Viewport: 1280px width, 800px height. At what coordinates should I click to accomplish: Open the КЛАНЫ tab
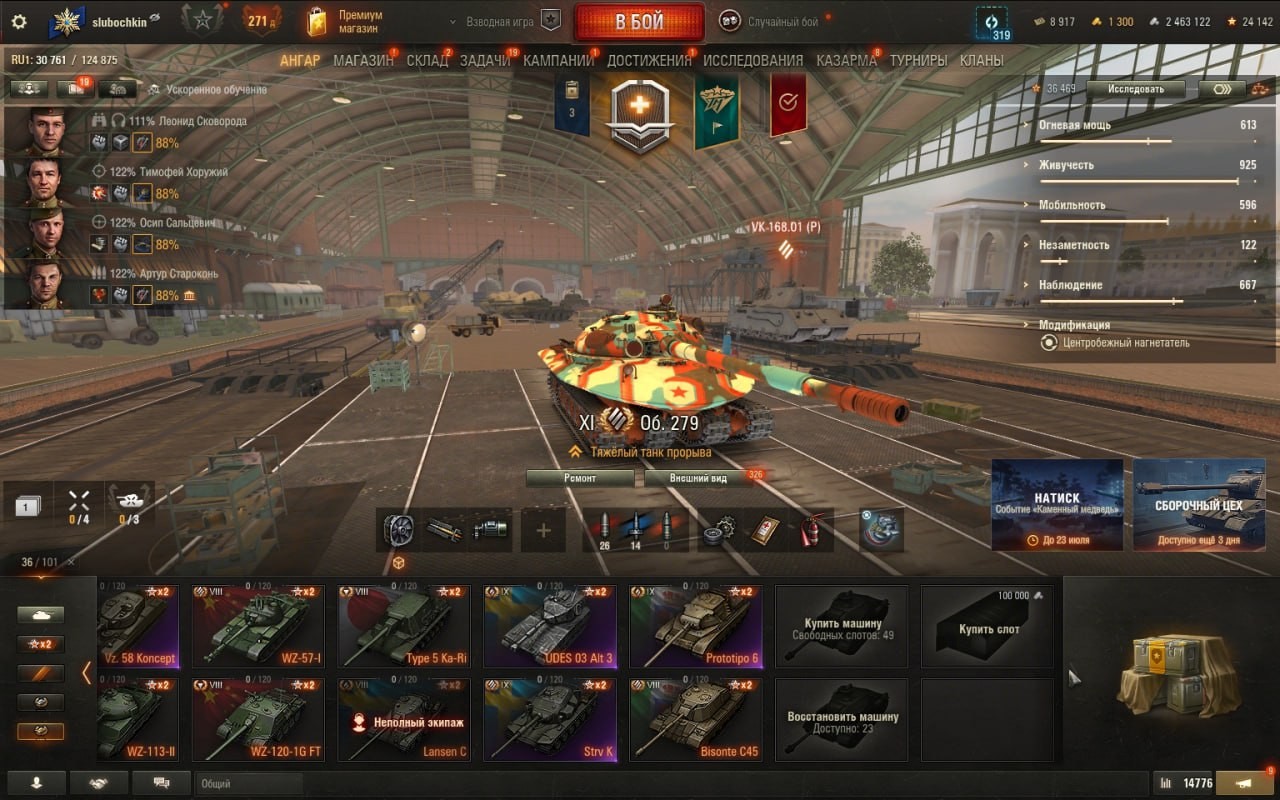pyautogui.click(x=981, y=60)
